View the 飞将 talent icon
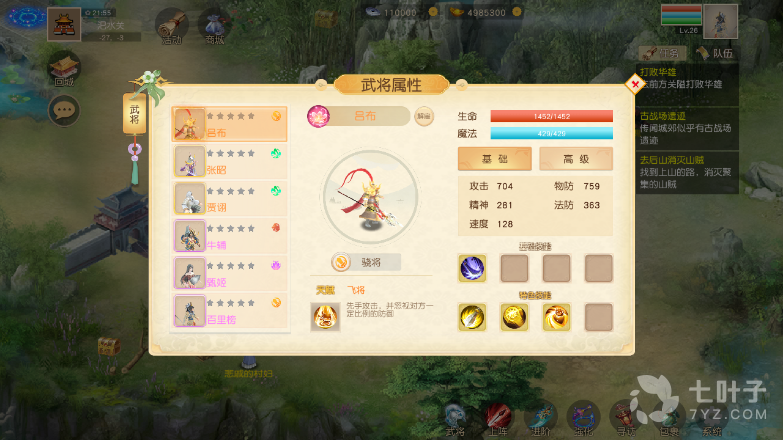 pyautogui.click(x=325, y=317)
